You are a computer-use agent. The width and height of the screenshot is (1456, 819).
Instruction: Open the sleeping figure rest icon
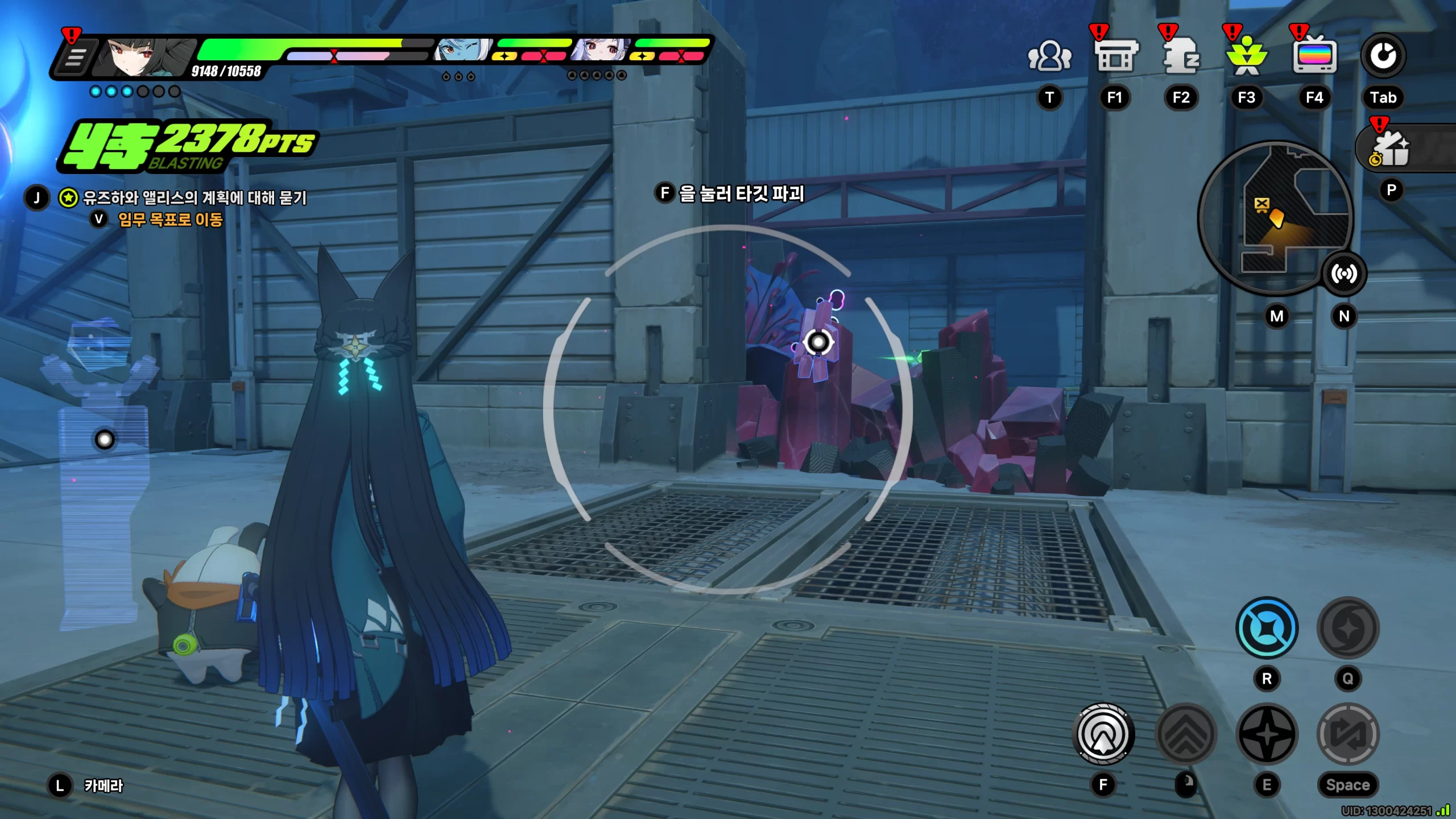1181,56
